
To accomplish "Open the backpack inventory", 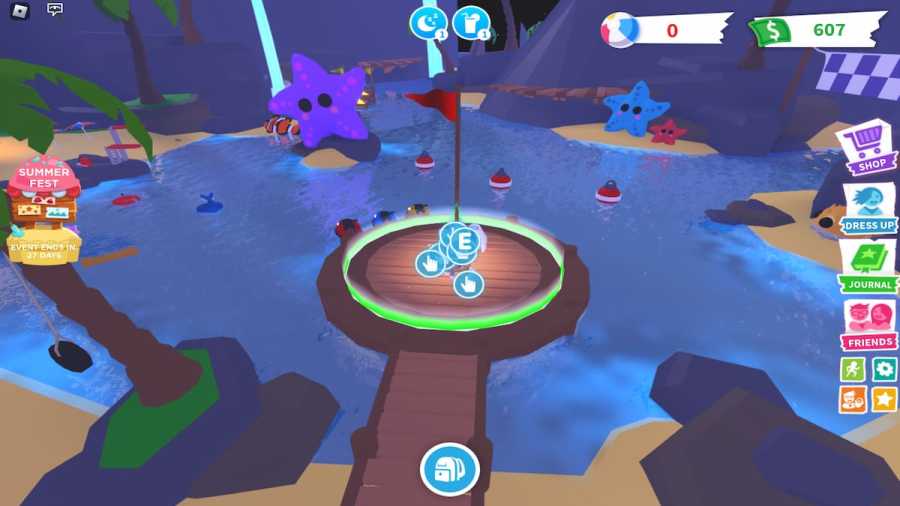I will click(x=449, y=469).
